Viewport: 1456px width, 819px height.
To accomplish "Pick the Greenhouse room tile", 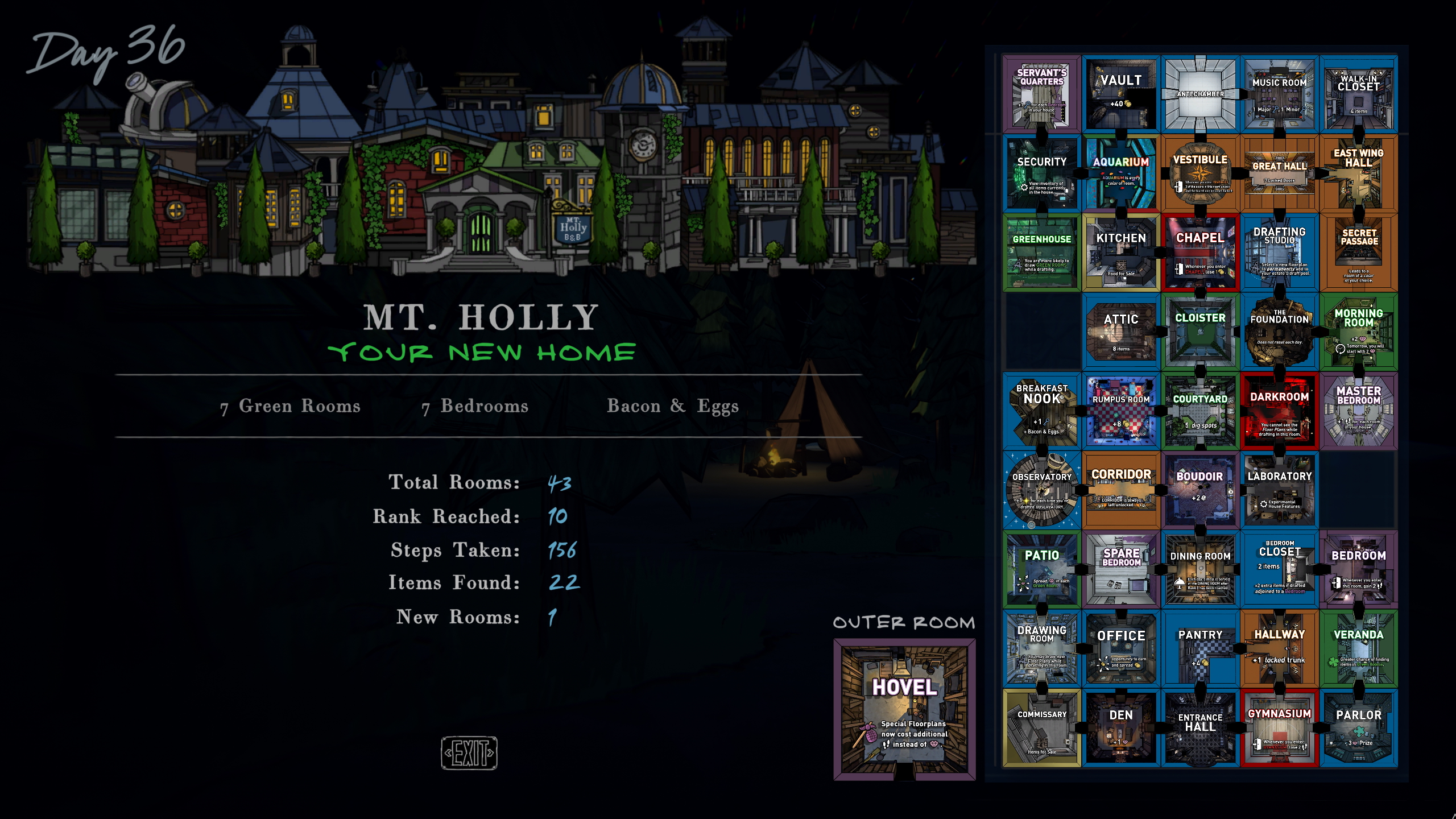I will pyautogui.click(x=1042, y=253).
